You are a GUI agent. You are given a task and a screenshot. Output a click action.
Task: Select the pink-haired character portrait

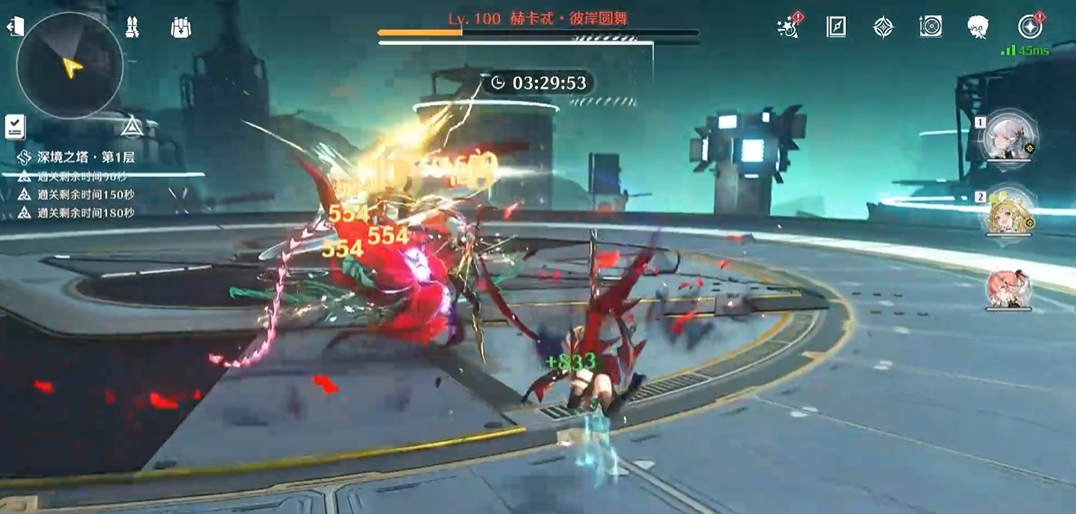click(1009, 288)
